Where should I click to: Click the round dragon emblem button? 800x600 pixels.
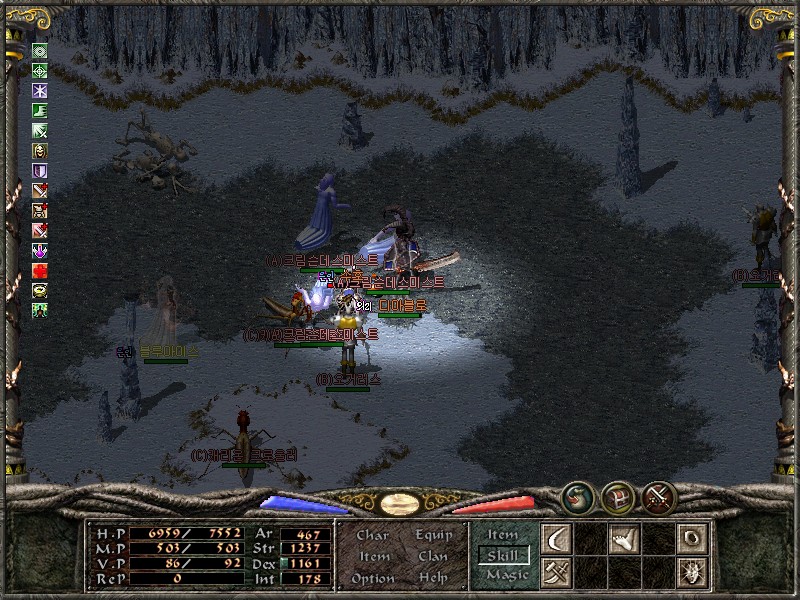point(576,495)
